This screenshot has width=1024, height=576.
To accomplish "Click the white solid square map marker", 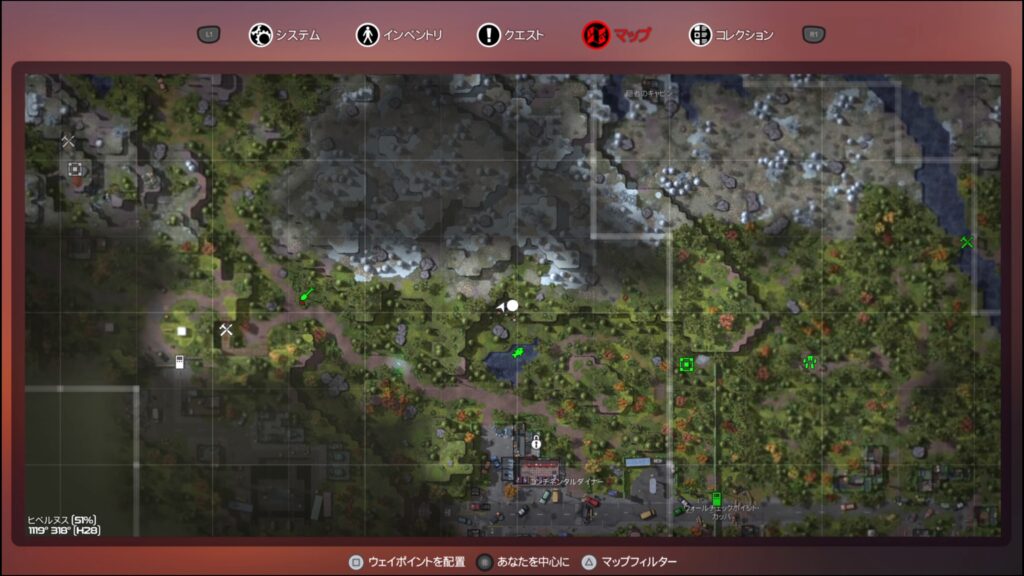I will (x=182, y=331).
